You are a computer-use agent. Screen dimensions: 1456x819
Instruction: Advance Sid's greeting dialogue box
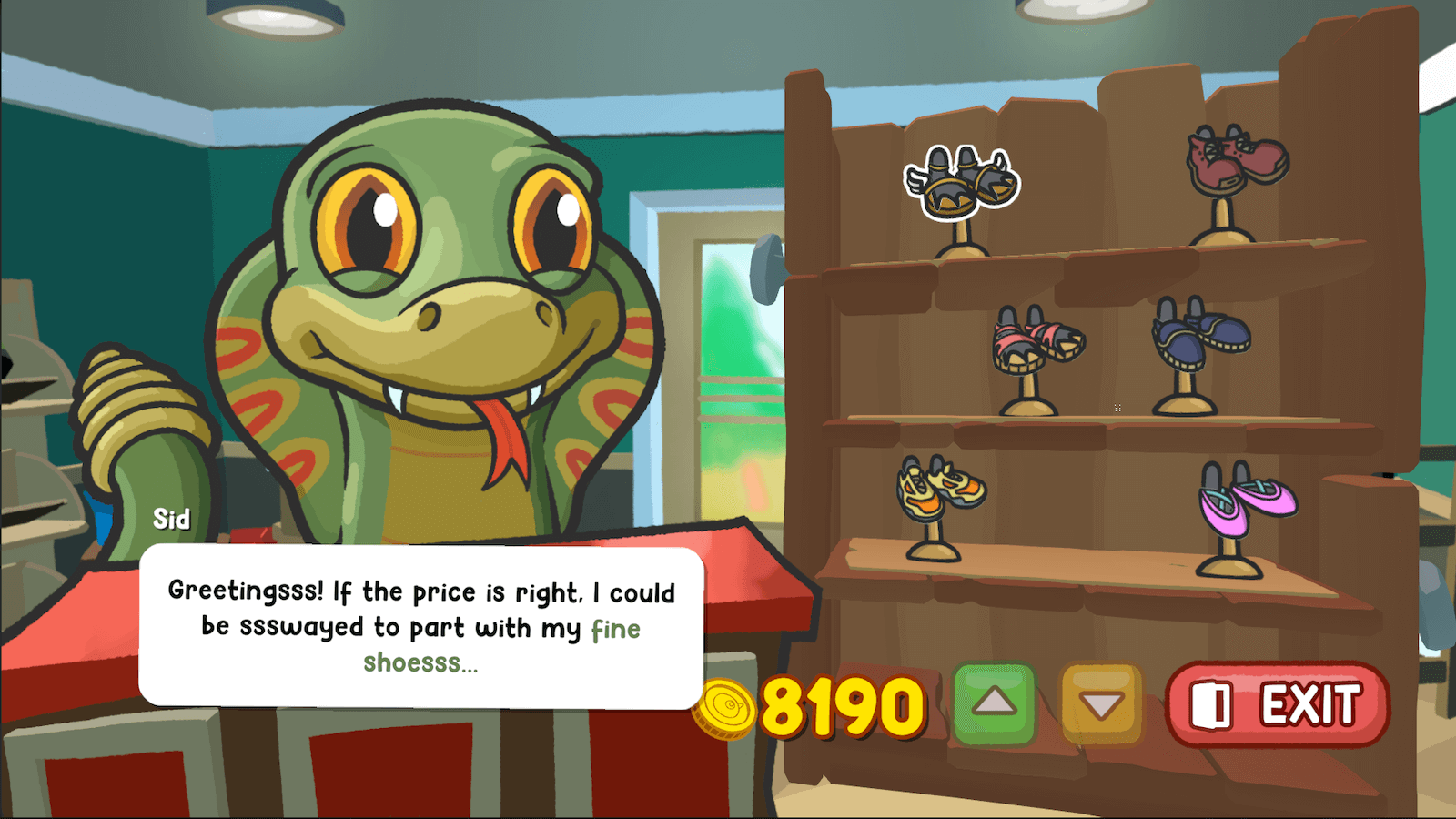(x=421, y=627)
